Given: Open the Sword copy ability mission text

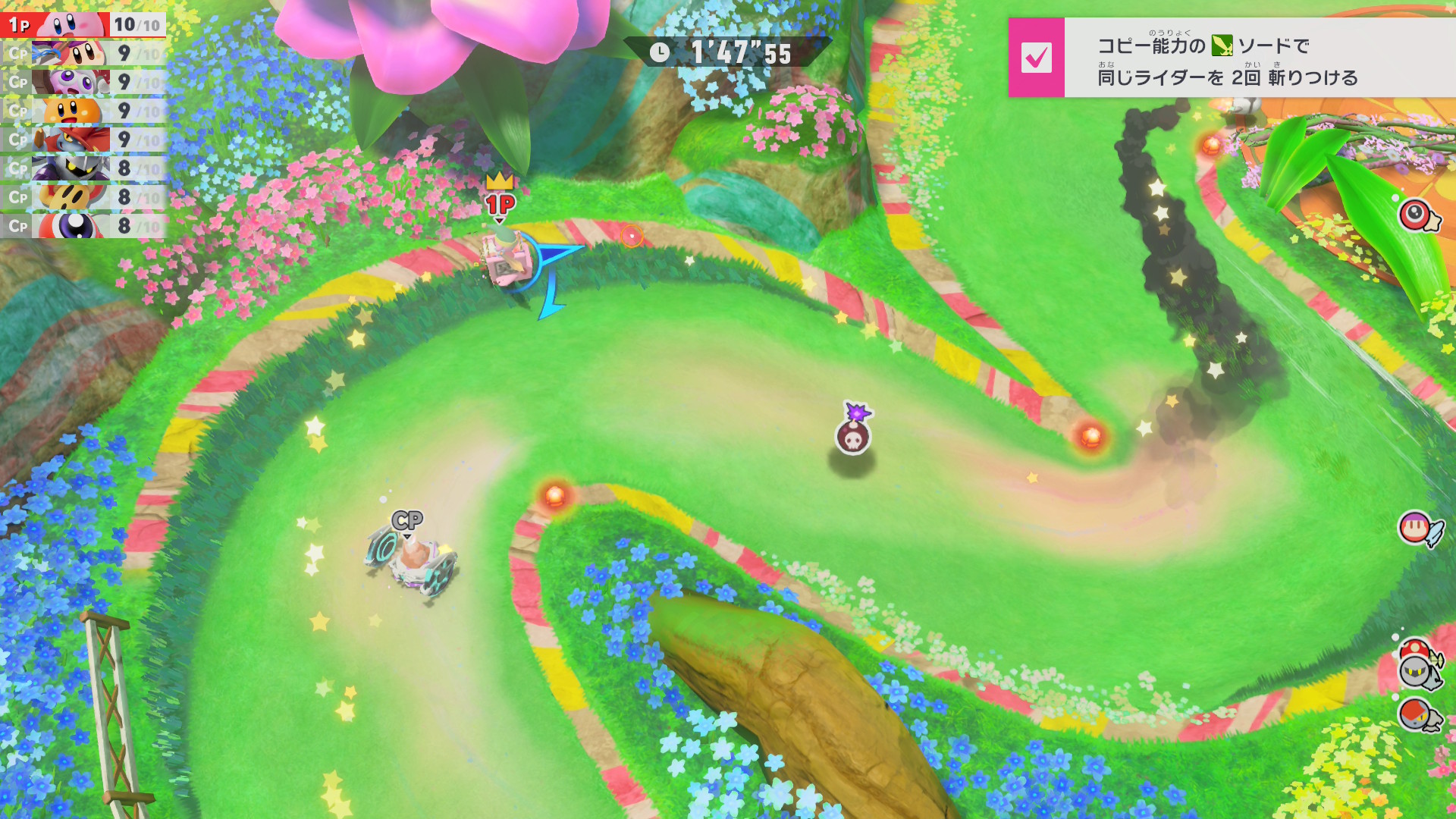Looking at the screenshot, I should click(1227, 59).
